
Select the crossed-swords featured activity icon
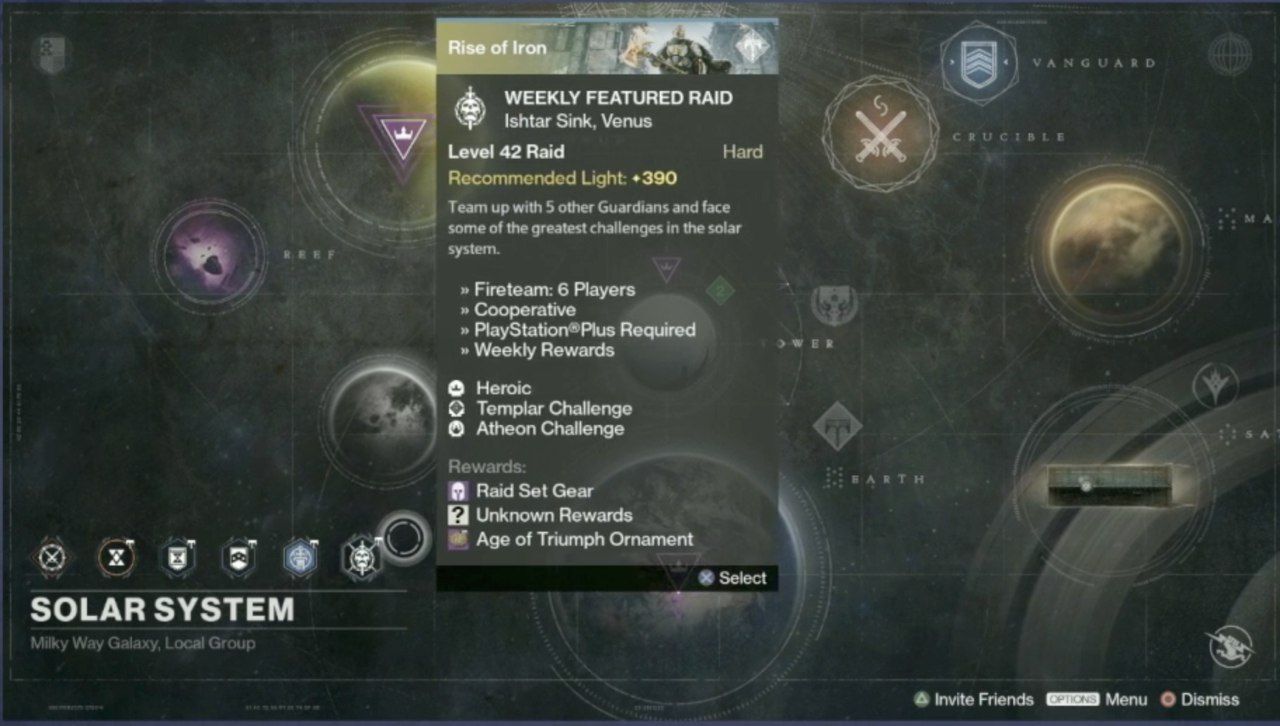(x=53, y=557)
